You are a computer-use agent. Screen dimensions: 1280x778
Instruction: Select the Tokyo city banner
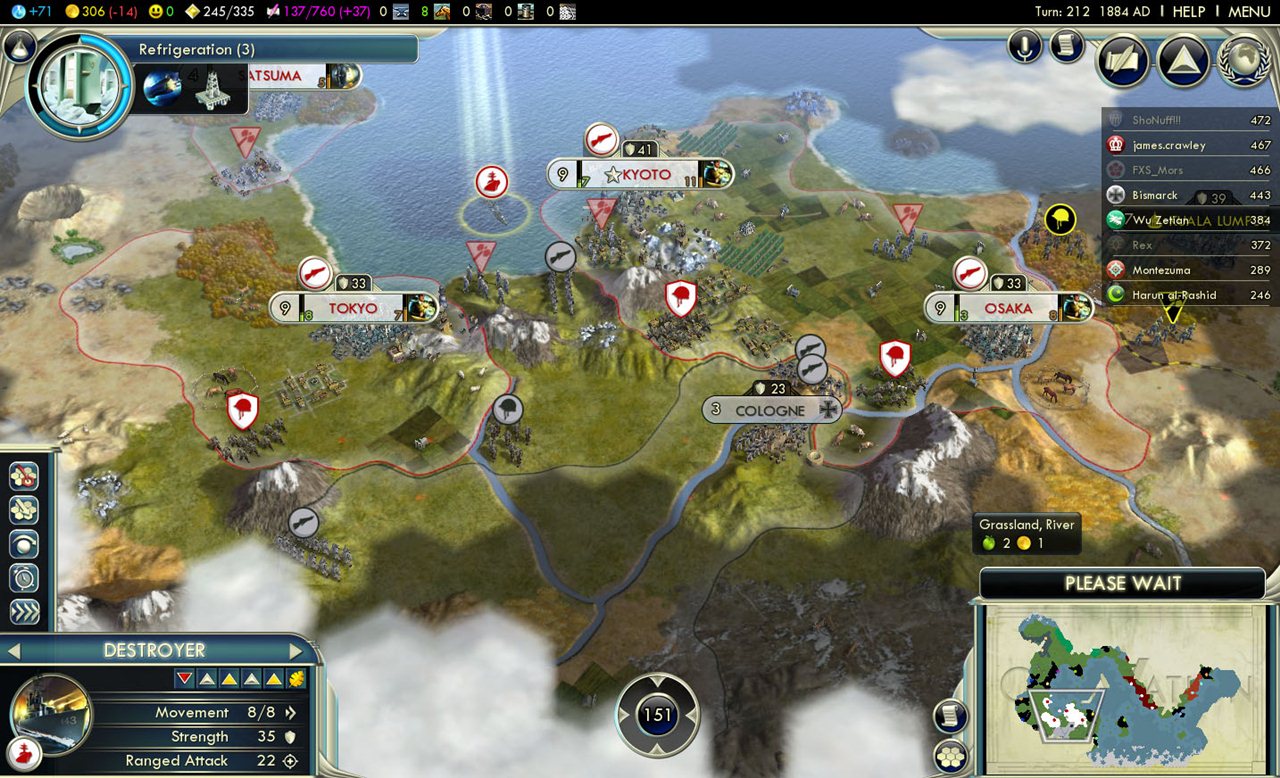[x=353, y=308]
